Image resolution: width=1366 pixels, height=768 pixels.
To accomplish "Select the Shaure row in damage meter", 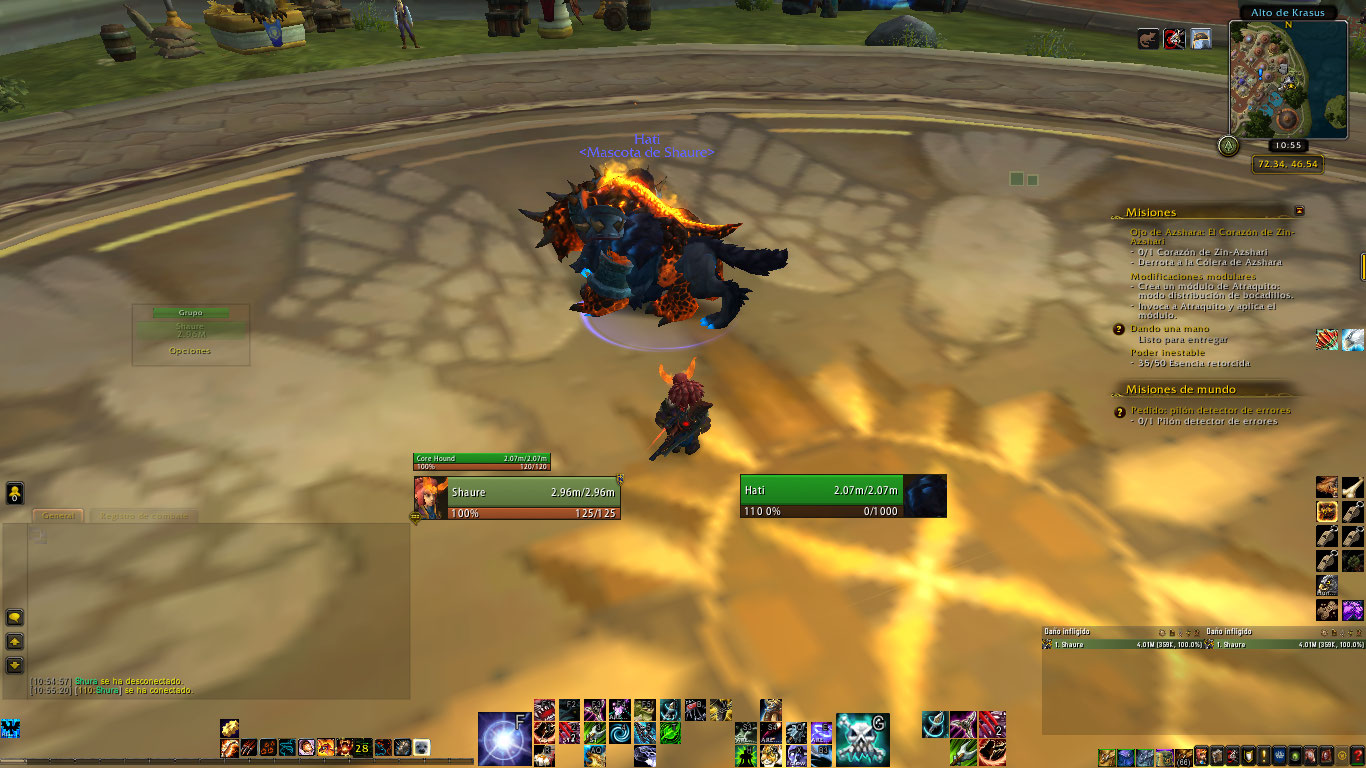I will pyautogui.click(x=1122, y=645).
